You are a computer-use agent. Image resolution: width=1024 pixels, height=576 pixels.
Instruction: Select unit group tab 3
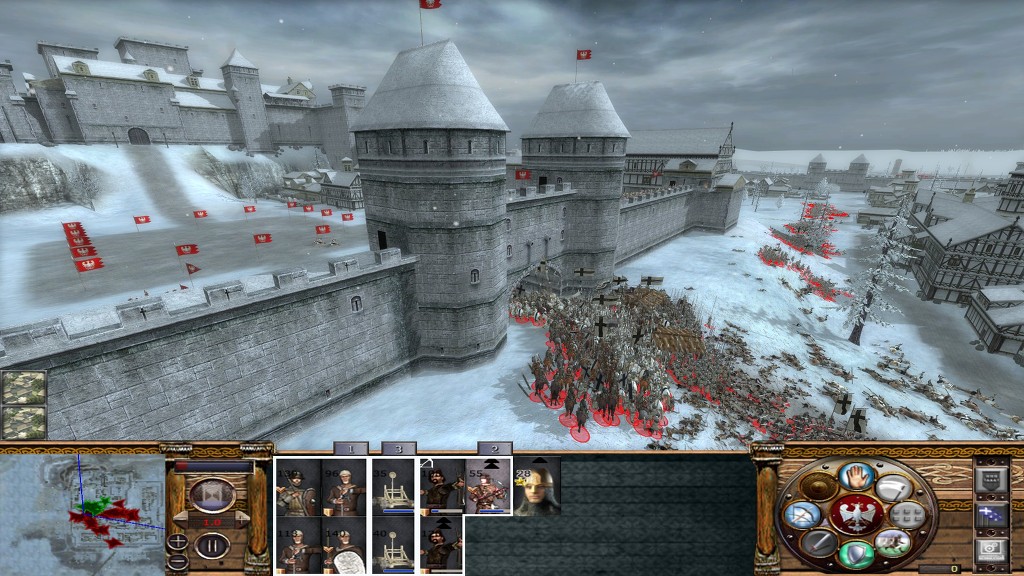tap(397, 449)
